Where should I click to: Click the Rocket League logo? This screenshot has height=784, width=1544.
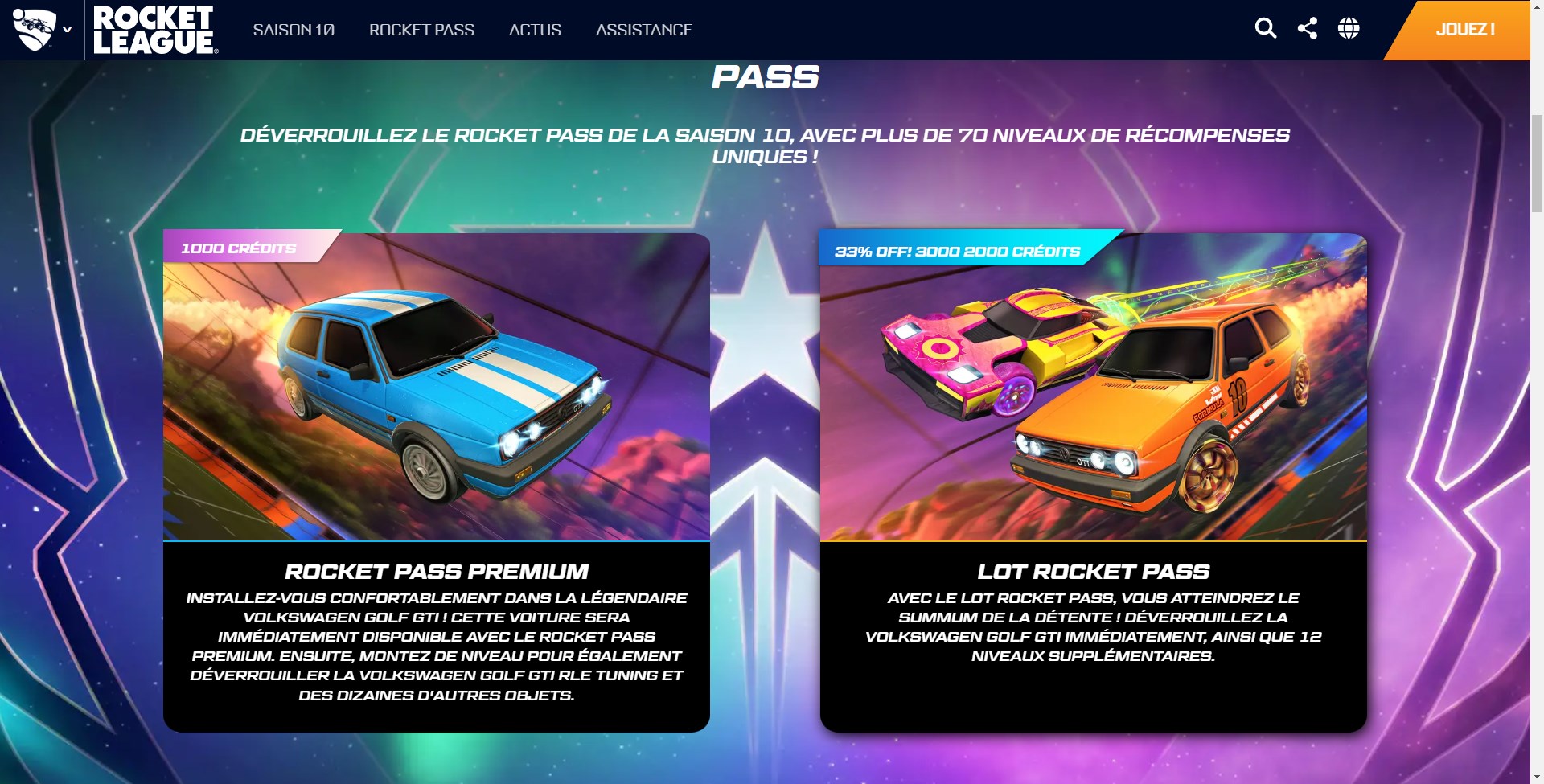pyautogui.click(x=153, y=29)
